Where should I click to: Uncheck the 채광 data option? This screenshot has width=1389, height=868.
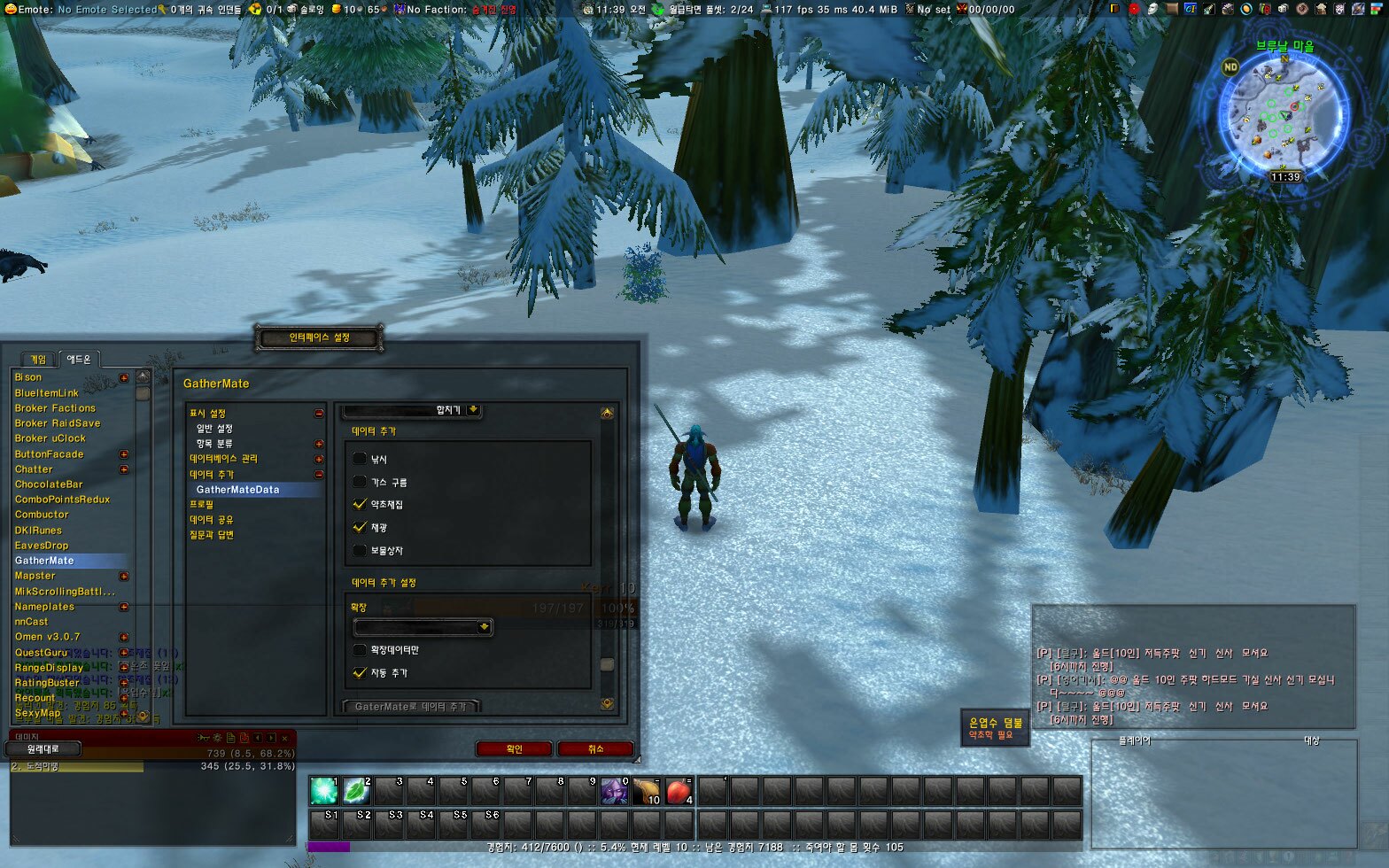click(x=360, y=527)
